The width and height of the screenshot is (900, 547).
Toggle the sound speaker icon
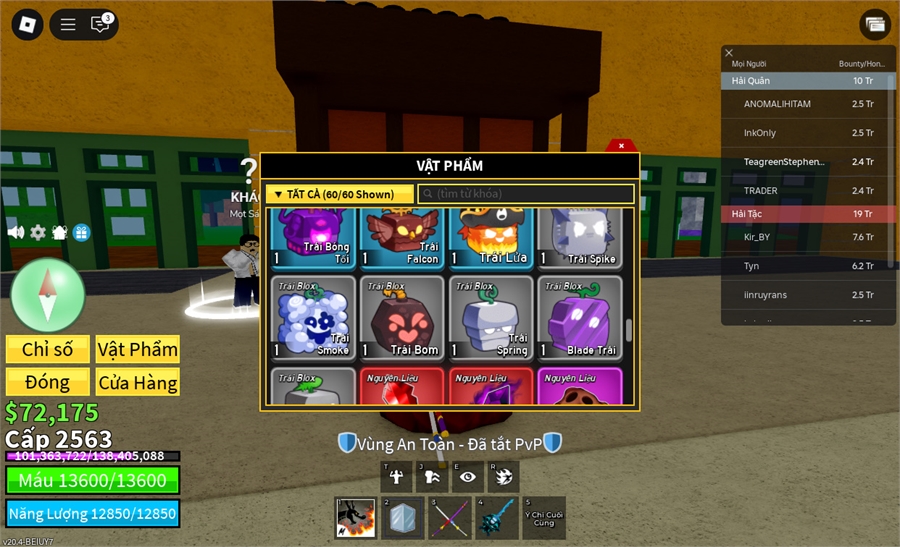(x=16, y=232)
